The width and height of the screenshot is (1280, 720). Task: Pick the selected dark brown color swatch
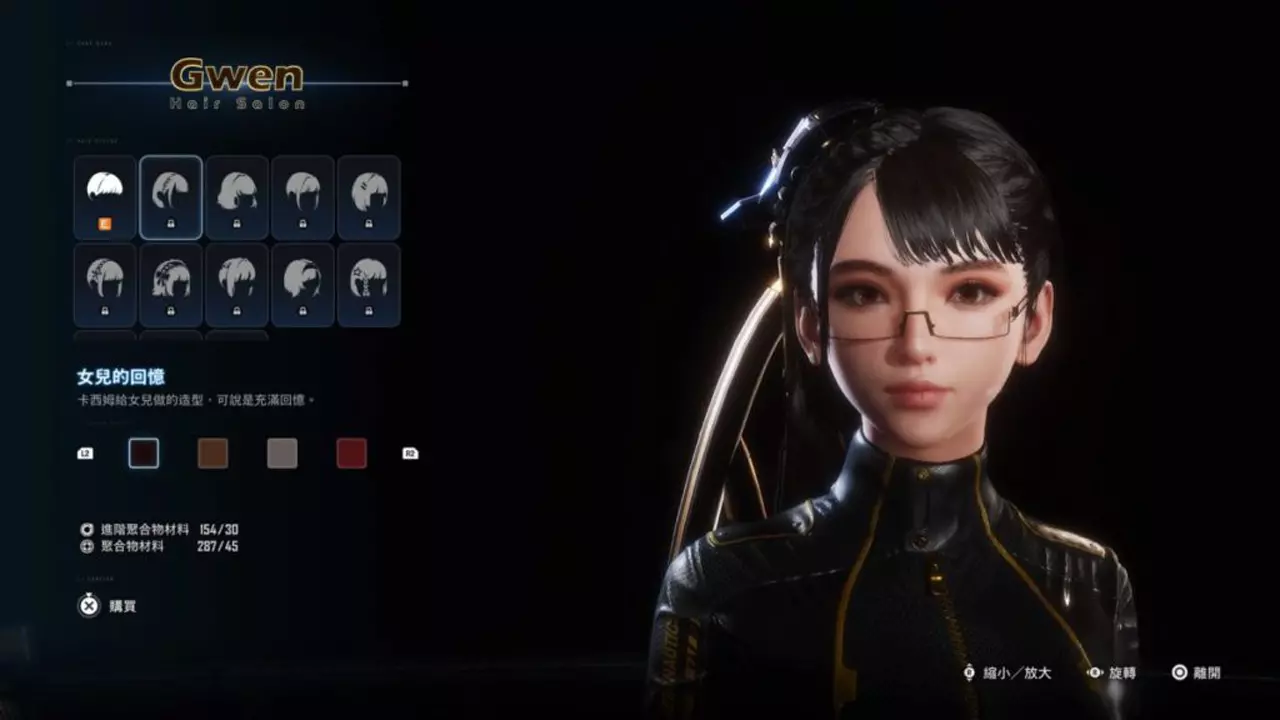tap(143, 452)
